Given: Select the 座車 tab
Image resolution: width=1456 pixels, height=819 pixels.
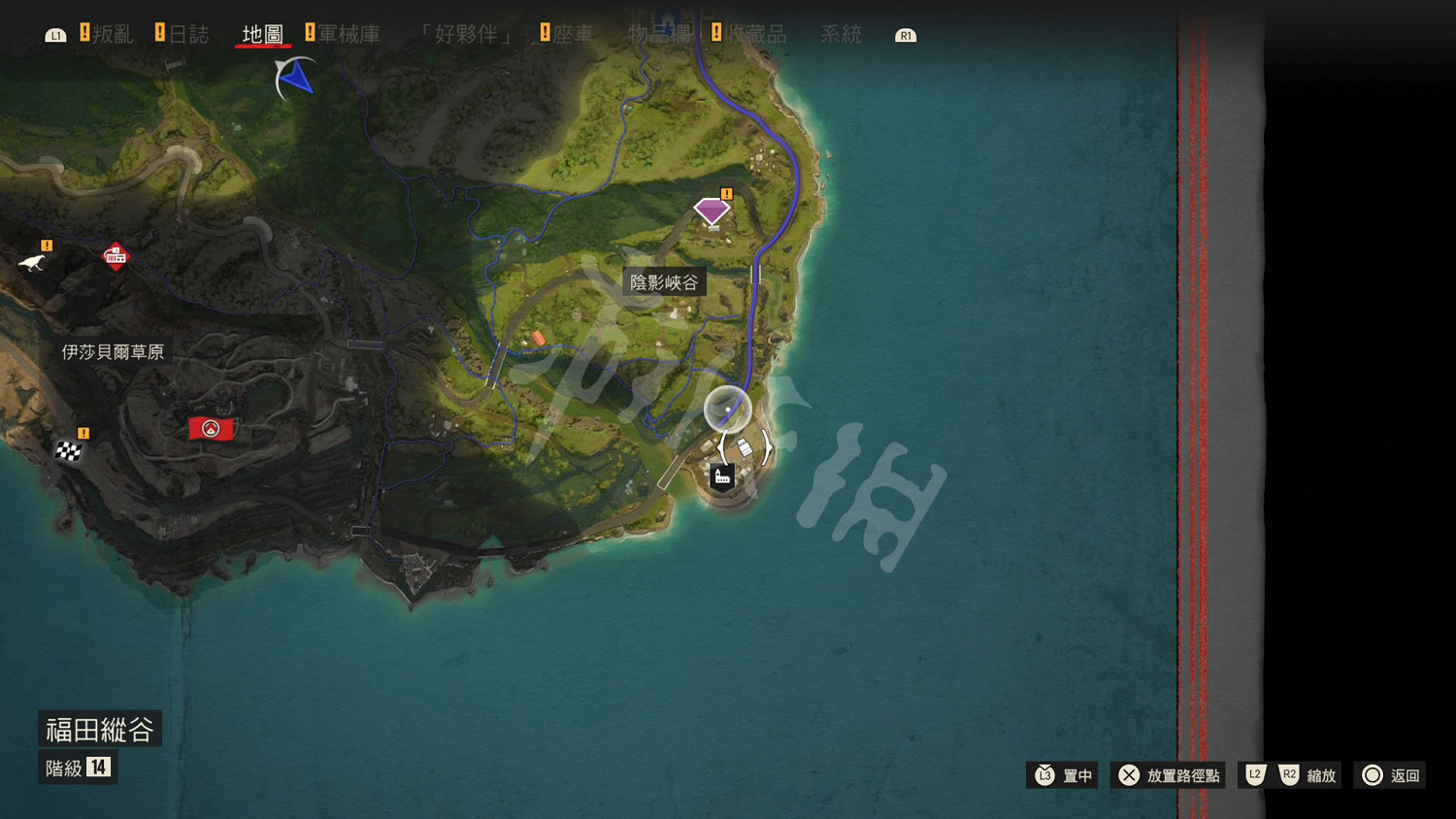Looking at the screenshot, I should (x=577, y=32).
